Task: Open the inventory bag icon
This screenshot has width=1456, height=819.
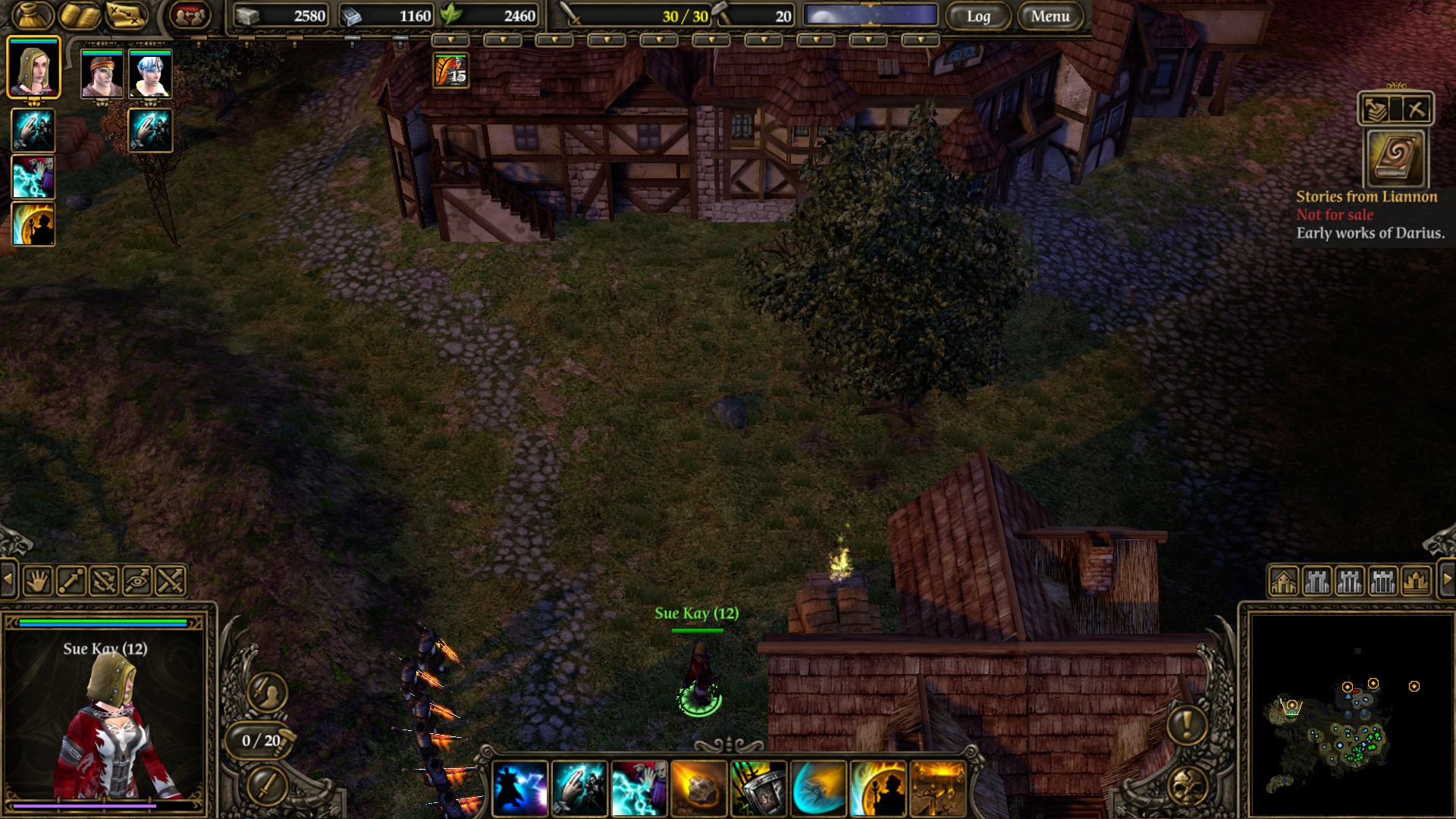Action: pos(32,15)
